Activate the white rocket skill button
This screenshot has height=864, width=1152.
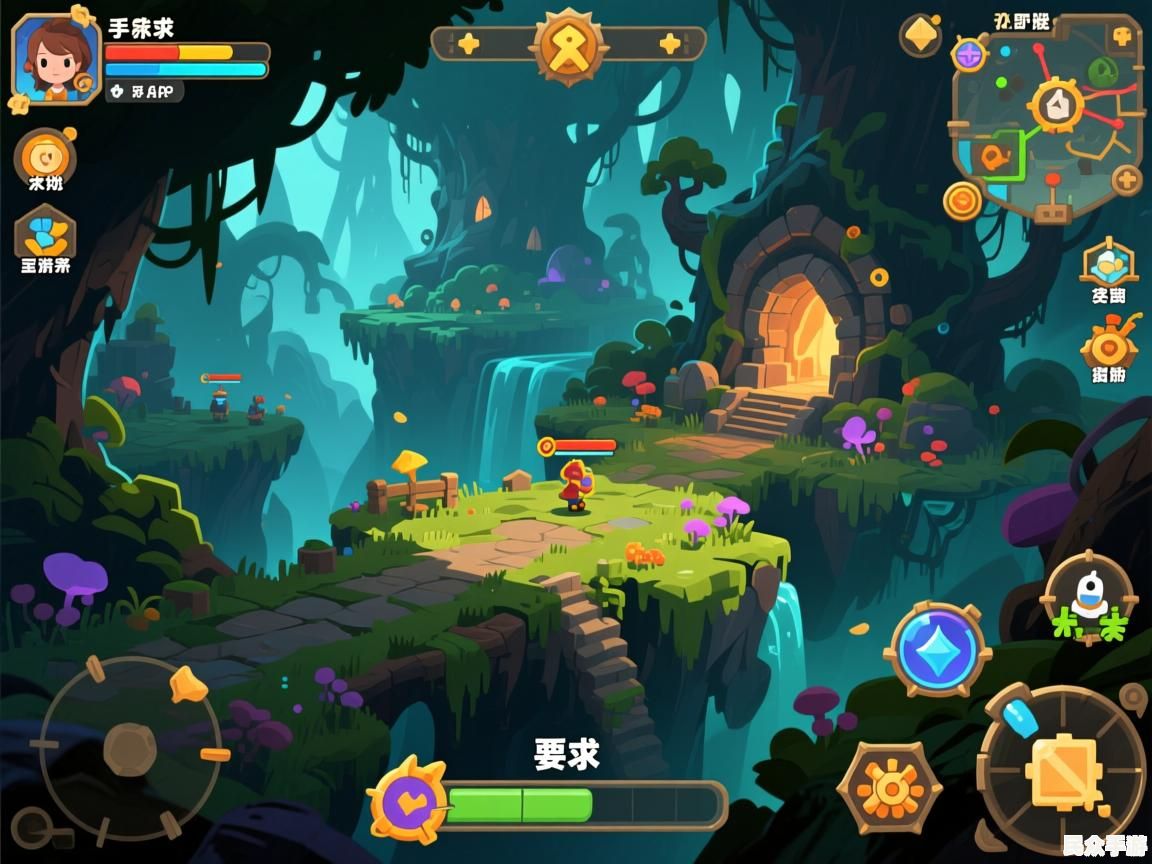point(1089,596)
